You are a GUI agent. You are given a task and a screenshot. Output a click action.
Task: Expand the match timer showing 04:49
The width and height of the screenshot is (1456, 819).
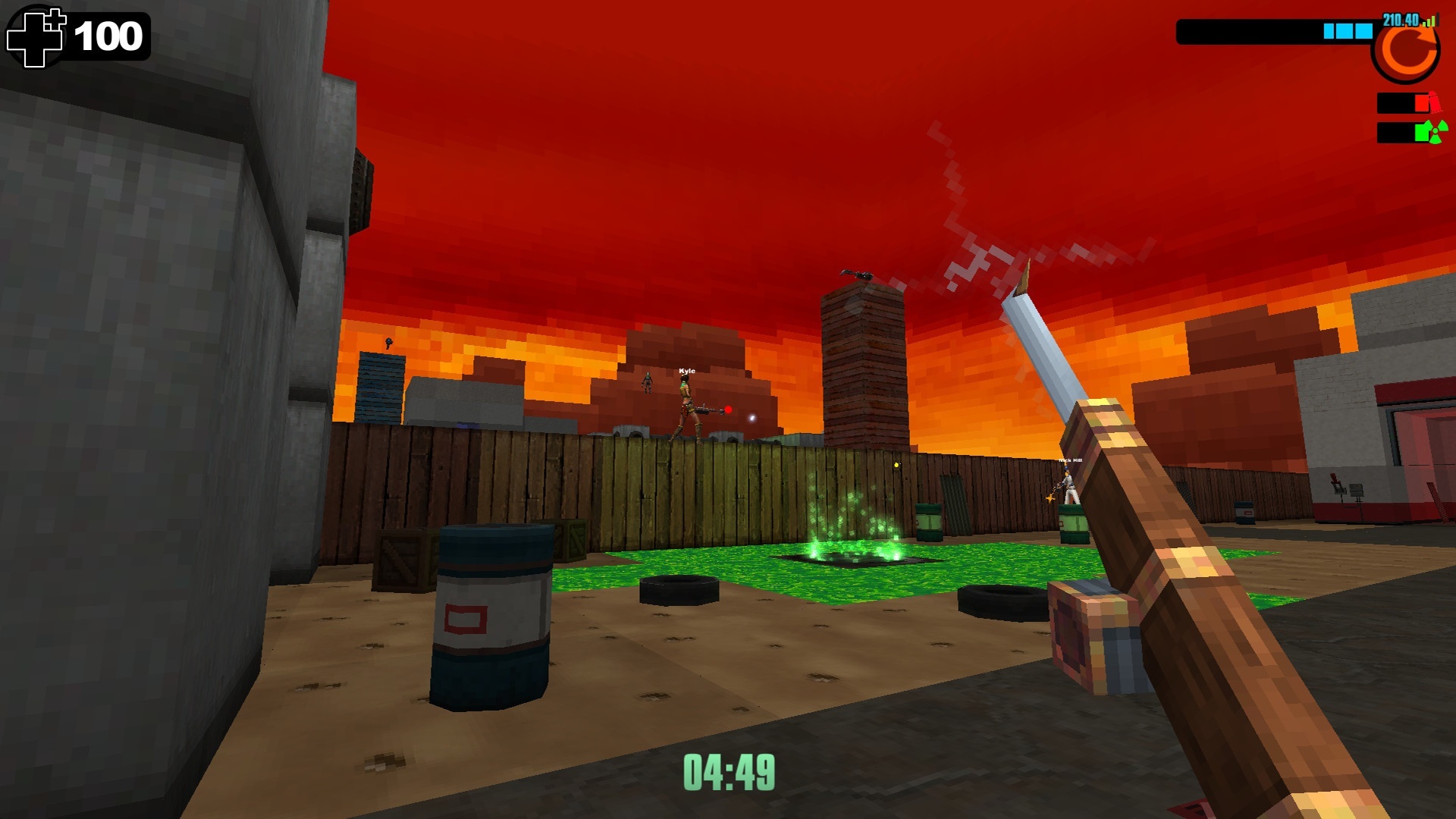pos(730,770)
